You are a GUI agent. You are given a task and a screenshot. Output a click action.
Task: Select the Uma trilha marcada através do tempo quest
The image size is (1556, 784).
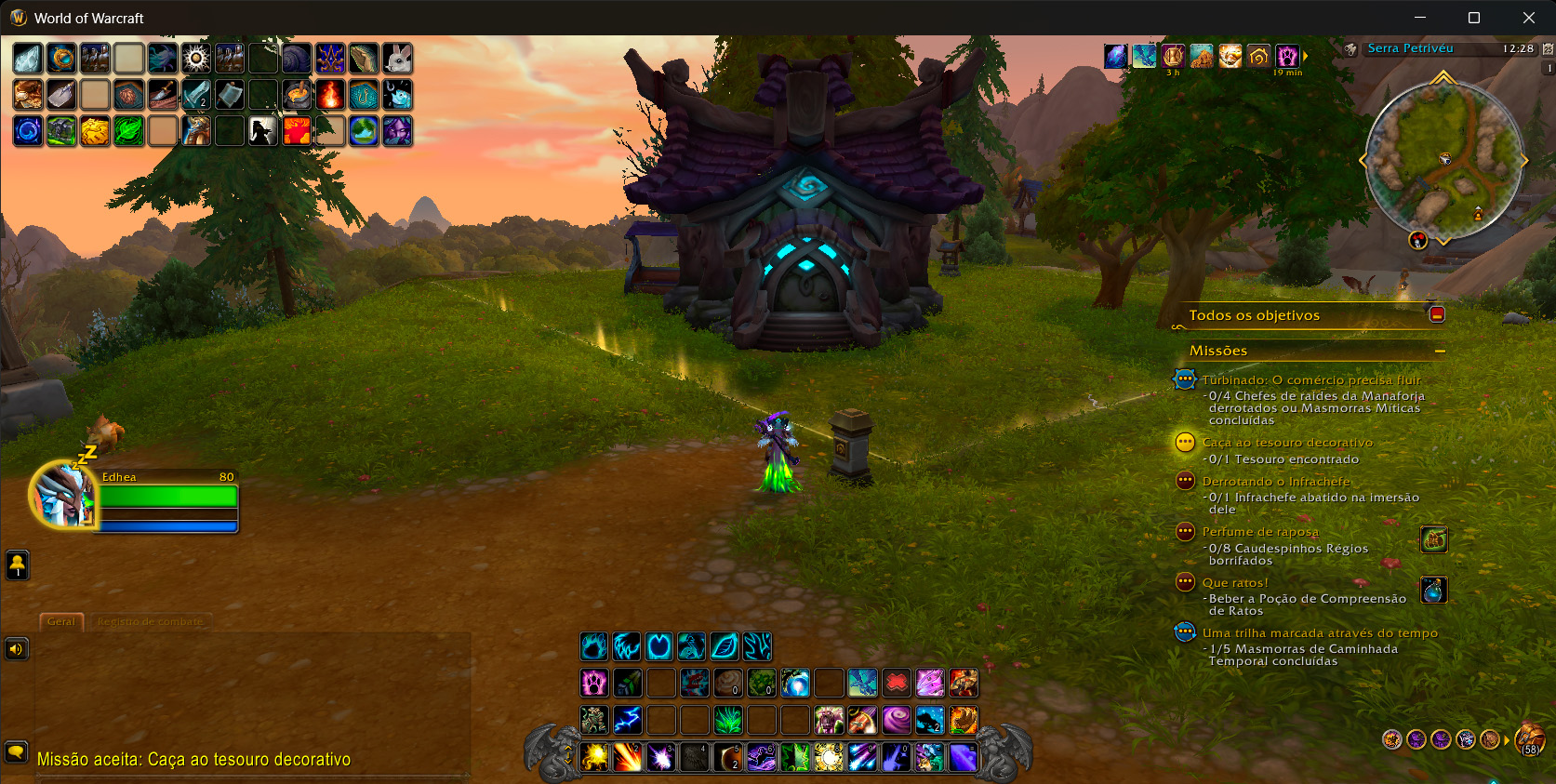click(1319, 633)
